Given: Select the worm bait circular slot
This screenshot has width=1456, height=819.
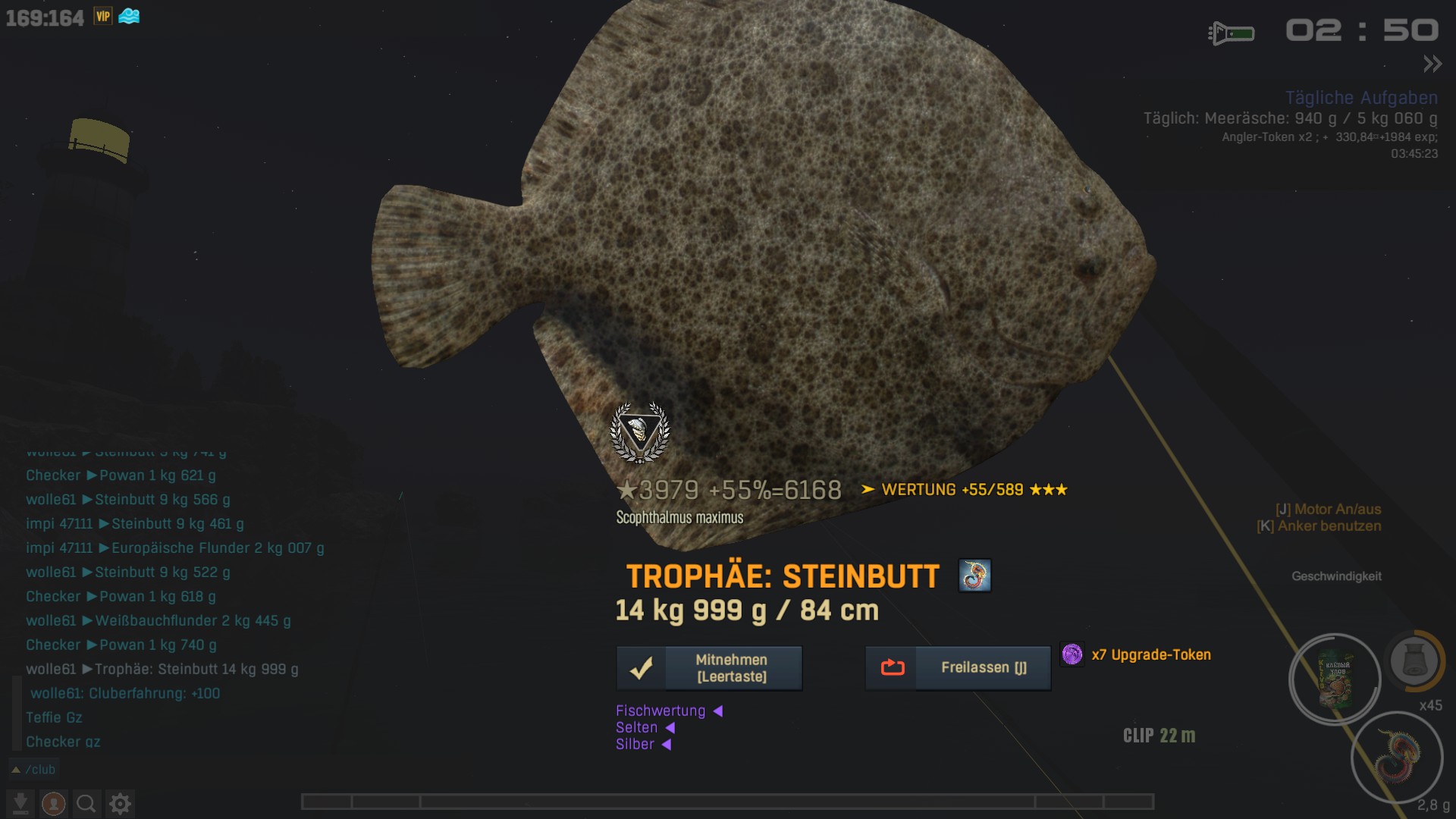Looking at the screenshot, I should [1397, 757].
